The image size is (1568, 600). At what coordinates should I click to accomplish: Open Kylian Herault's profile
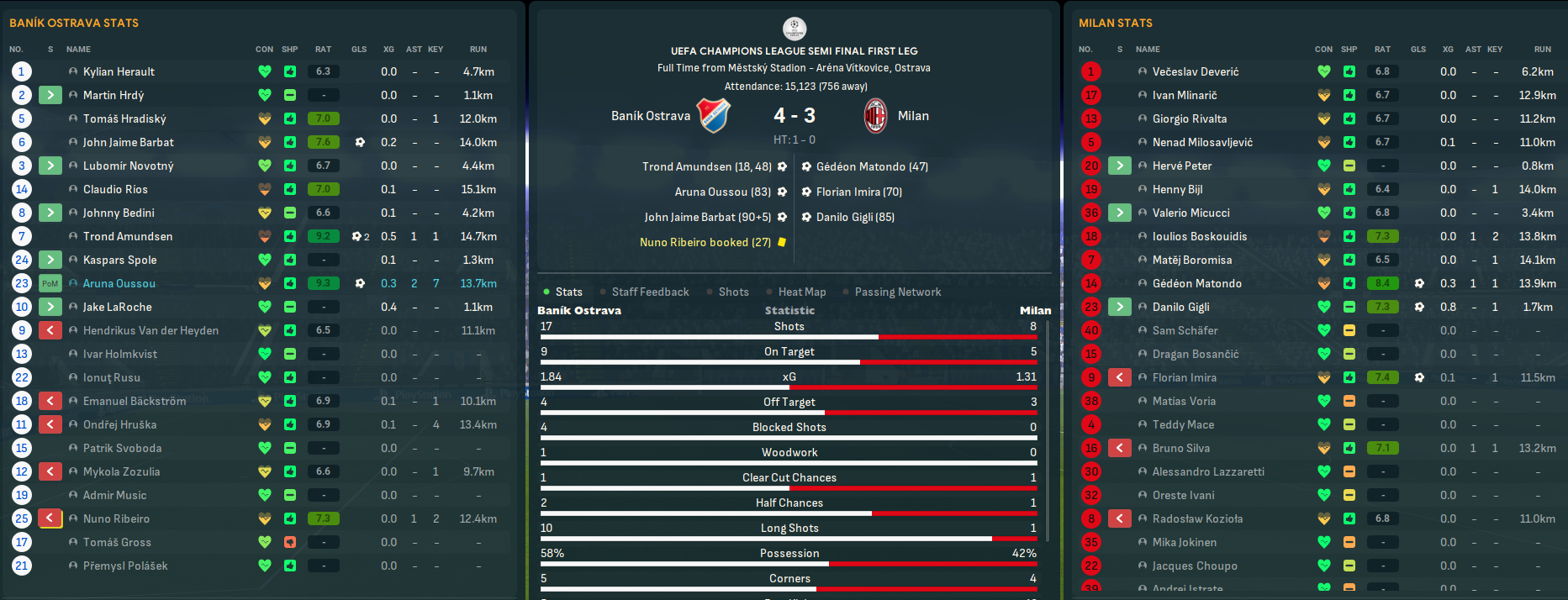click(x=119, y=71)
